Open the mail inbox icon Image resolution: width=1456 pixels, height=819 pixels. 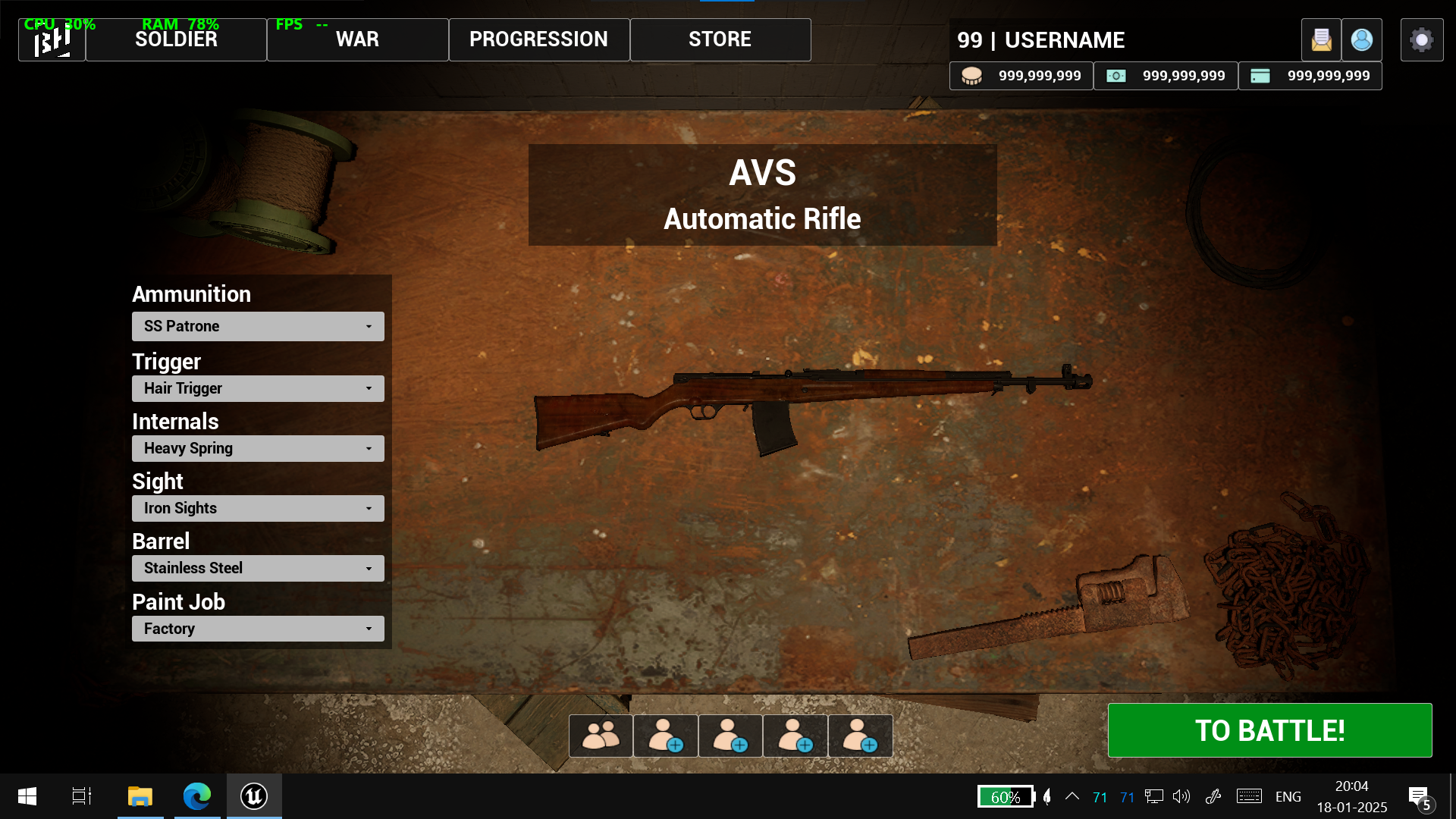(x=1321, y=39)
